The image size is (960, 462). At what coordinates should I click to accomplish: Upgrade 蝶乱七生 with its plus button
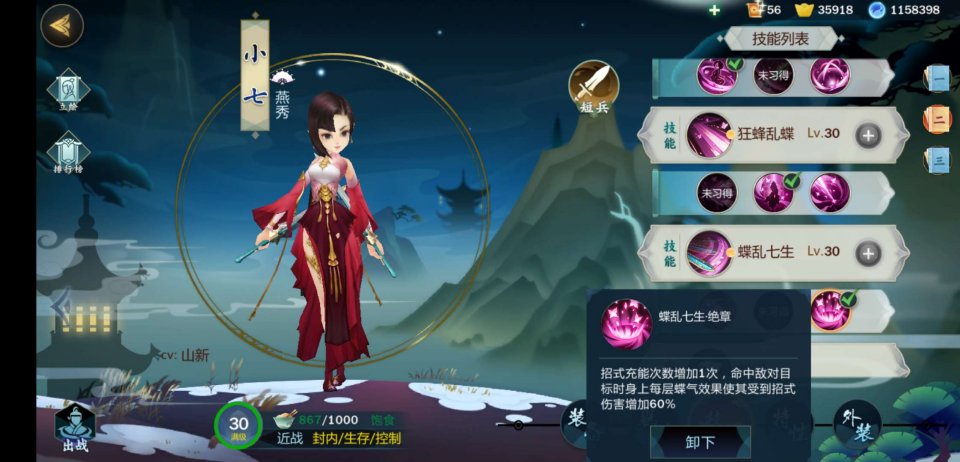(x=868, y=254)
